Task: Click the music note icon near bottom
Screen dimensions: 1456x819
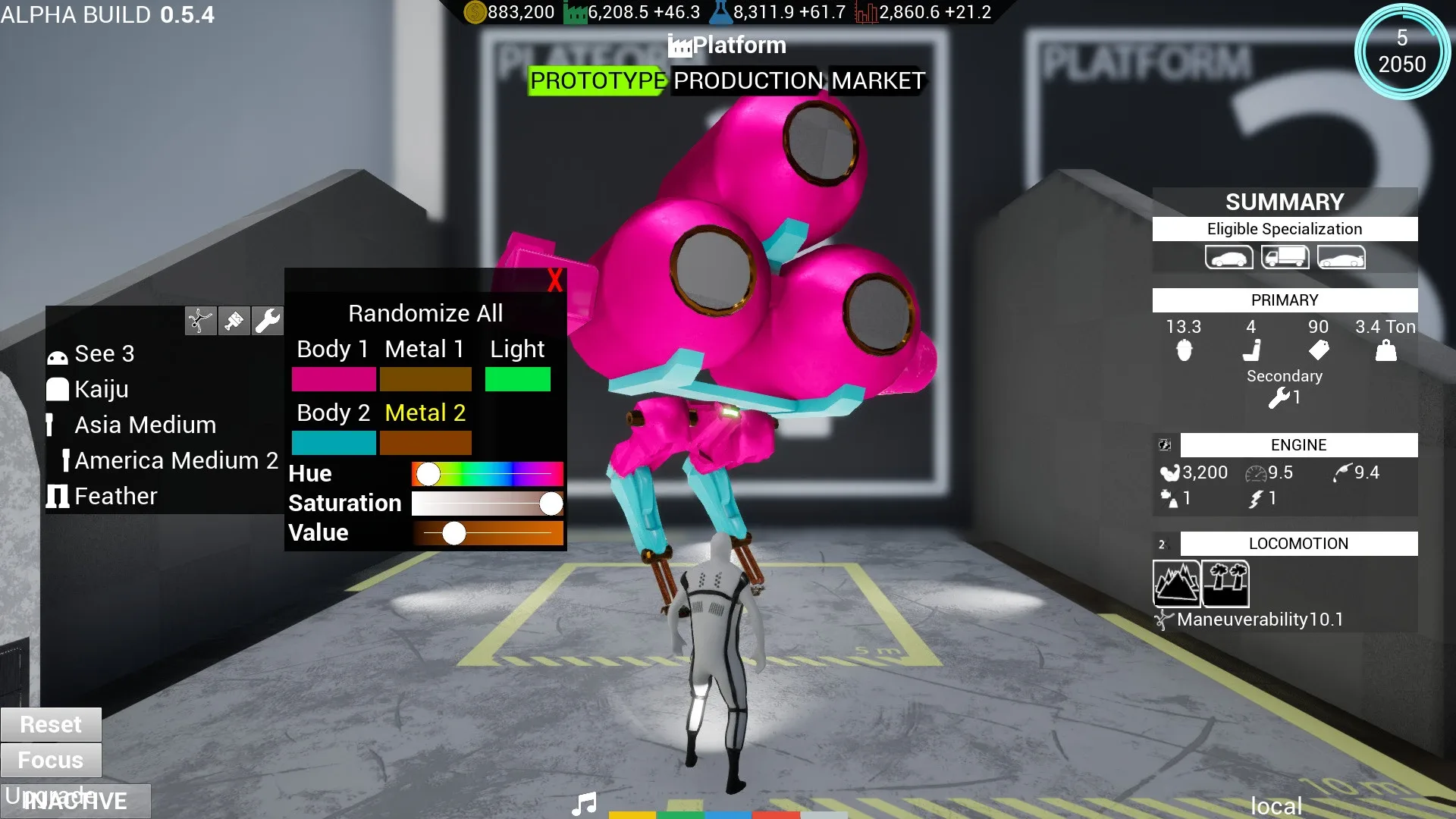Action: point(584,803)
